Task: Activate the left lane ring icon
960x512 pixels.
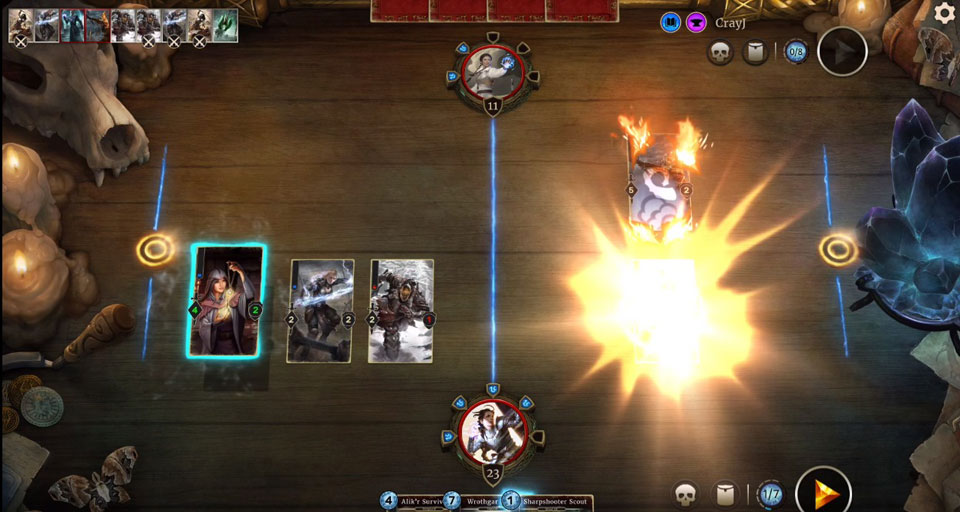Action: (x=154, y=249)
